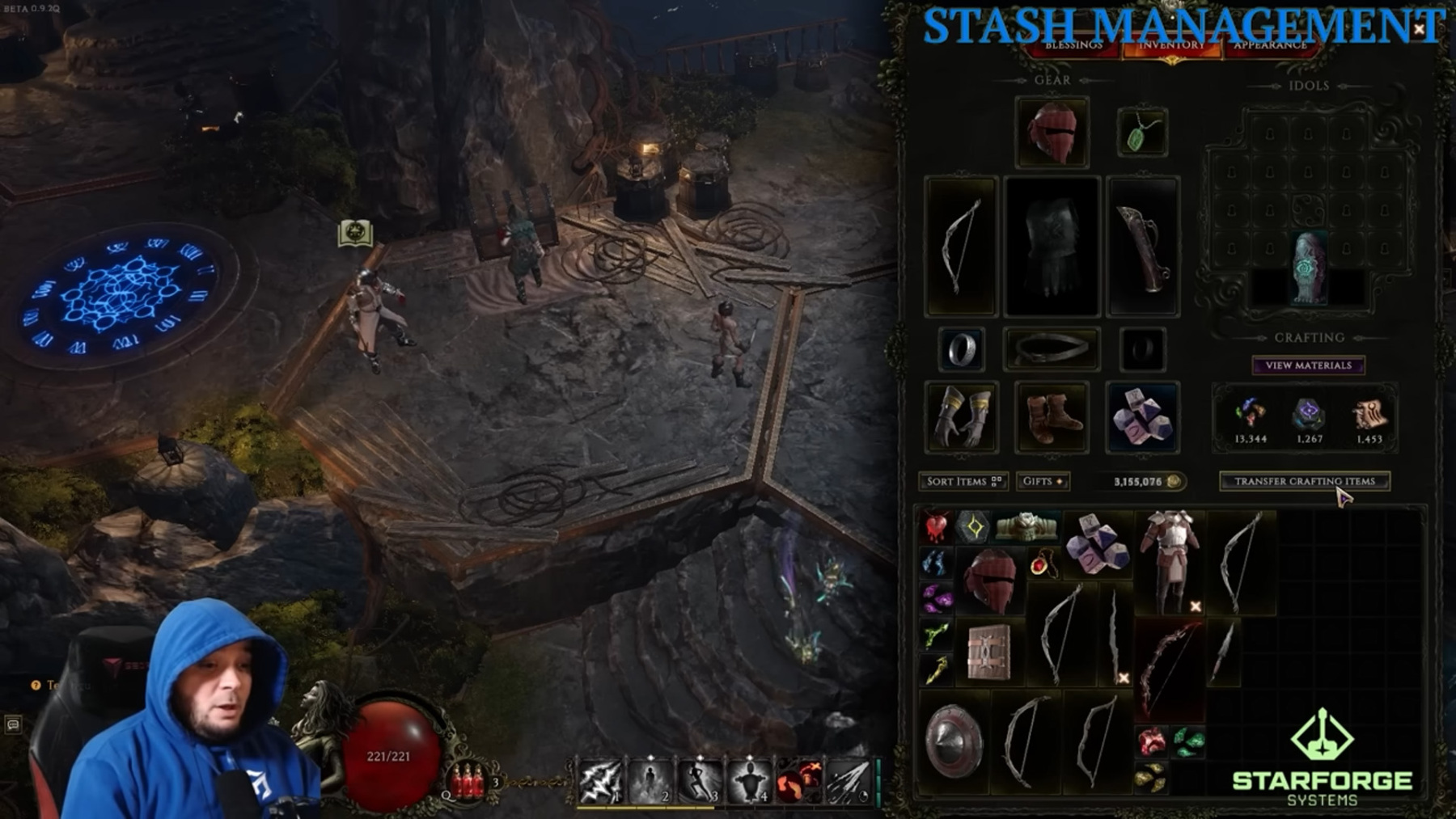Click the equipped gloves slot
The width and height of the screenshot is (1456, 819).
point(961,417)
